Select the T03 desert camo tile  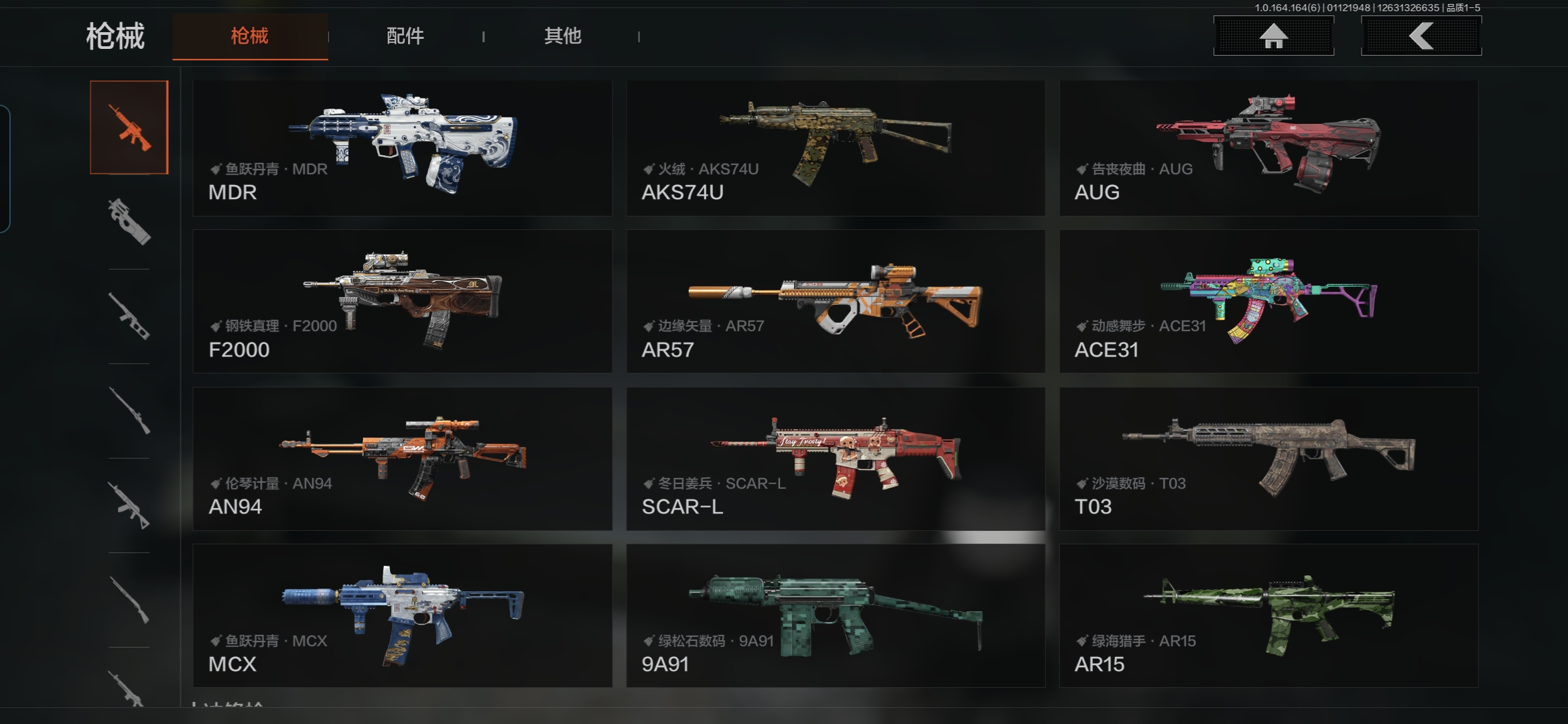click(1268, 459)
